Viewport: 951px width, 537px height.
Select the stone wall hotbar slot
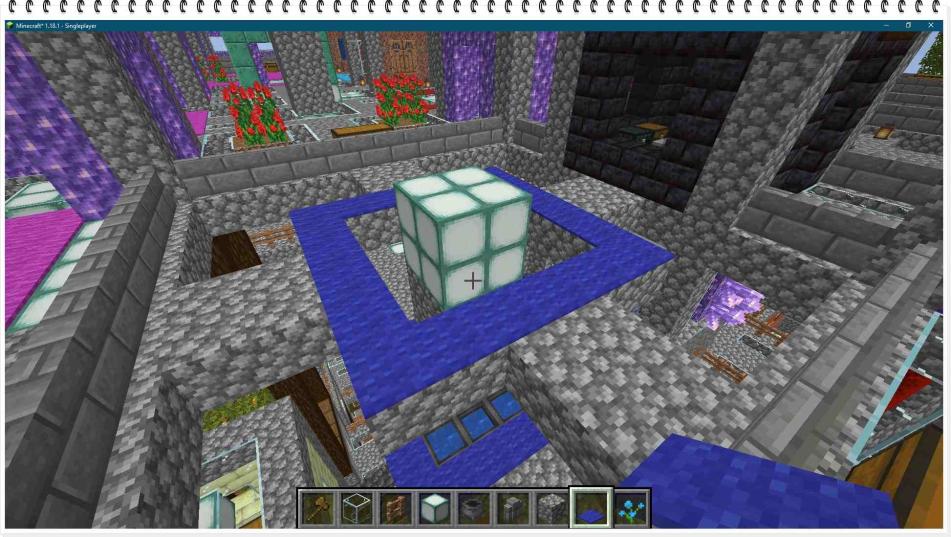[x=512, y=509]
